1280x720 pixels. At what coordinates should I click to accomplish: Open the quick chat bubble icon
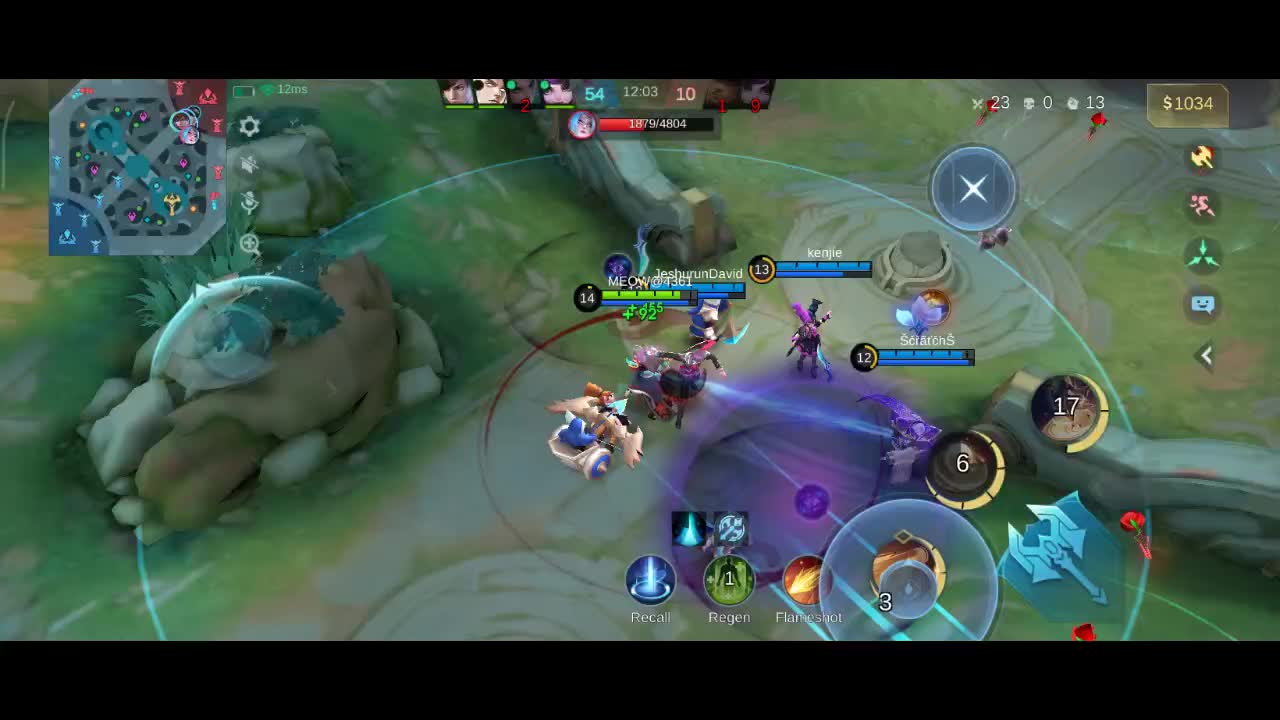[x=1203, y=304]
